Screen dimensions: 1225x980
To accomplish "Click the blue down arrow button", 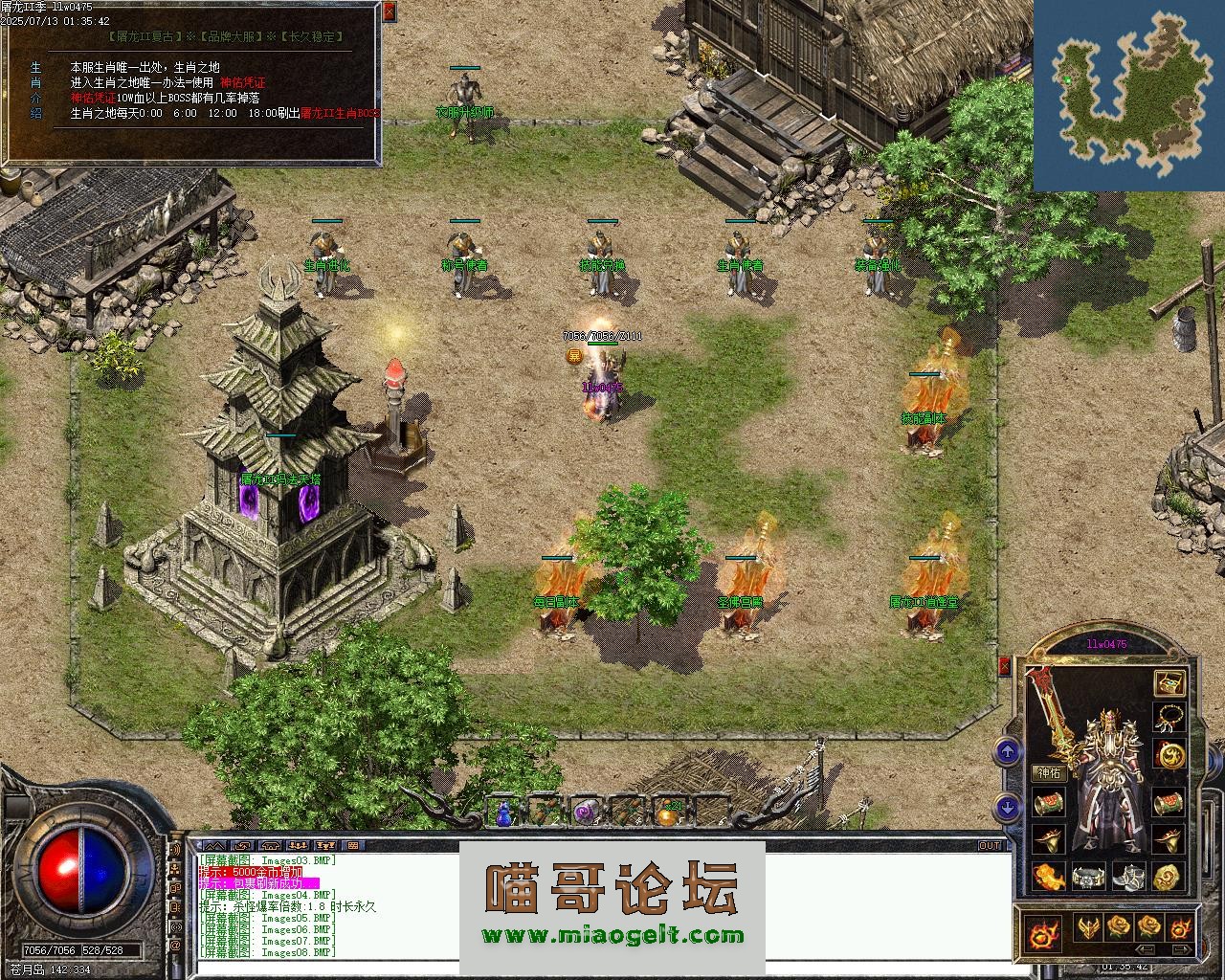I will (x=1007, y=807).
